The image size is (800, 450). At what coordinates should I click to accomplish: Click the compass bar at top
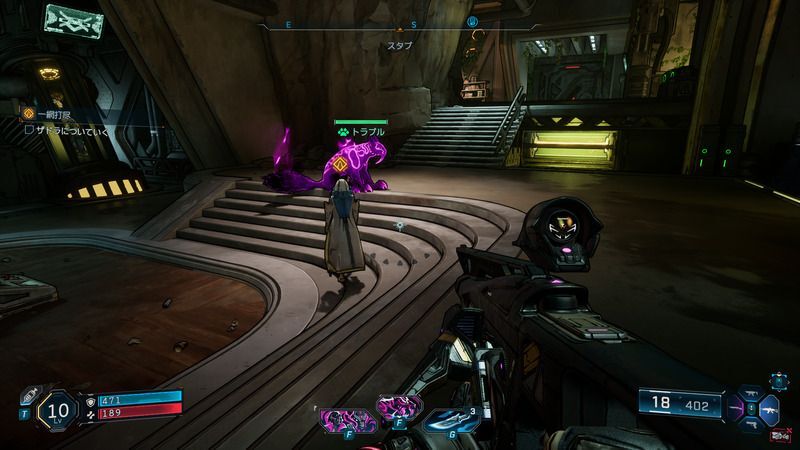tap(400, 22)
